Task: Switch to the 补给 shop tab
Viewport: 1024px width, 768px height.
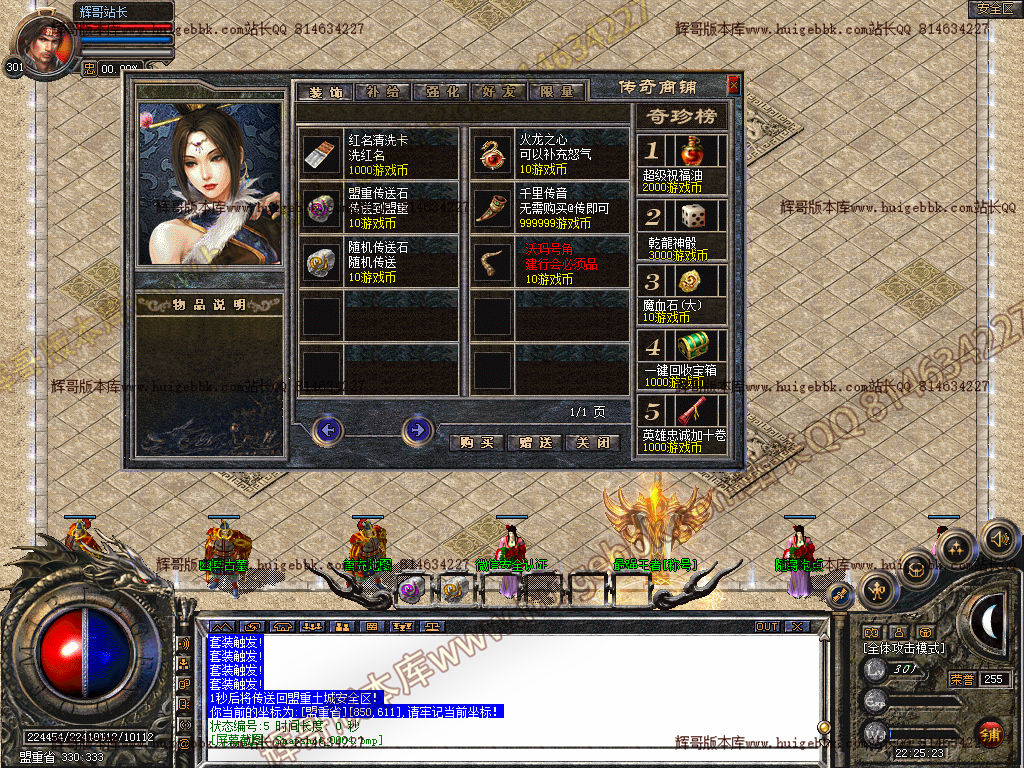Action: 383,91
